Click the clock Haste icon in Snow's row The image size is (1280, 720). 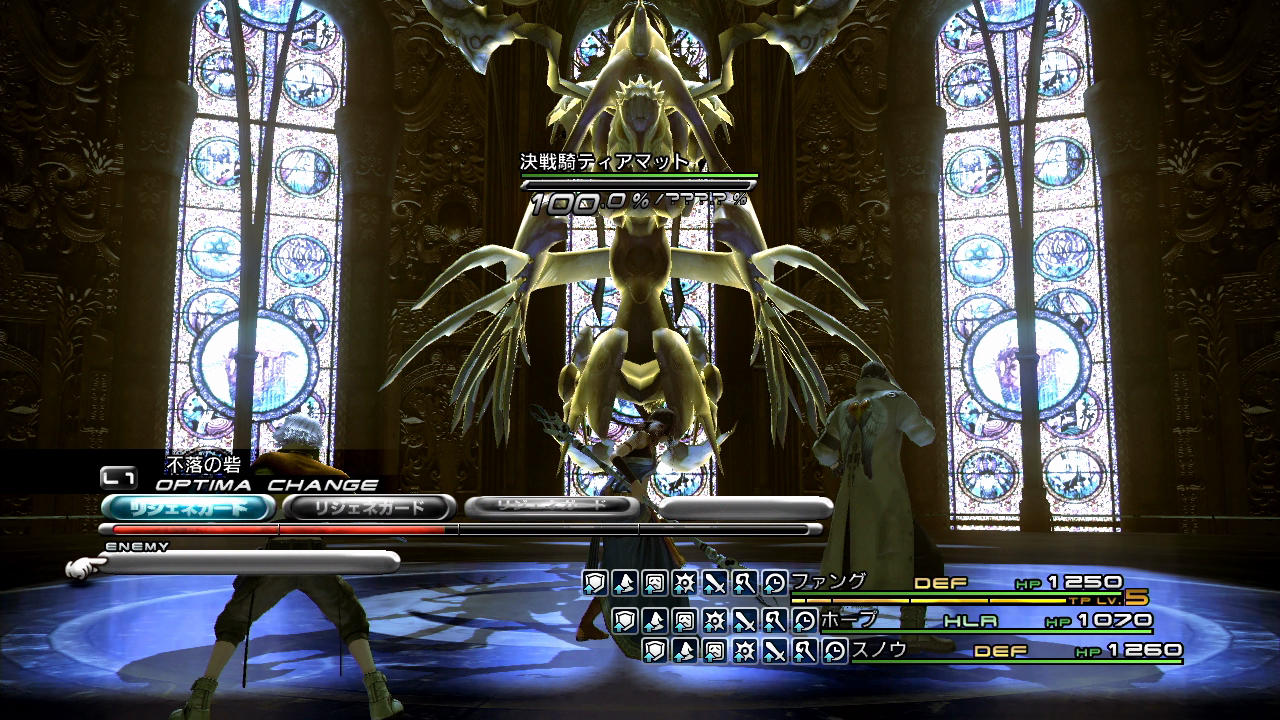pos(835,652)
